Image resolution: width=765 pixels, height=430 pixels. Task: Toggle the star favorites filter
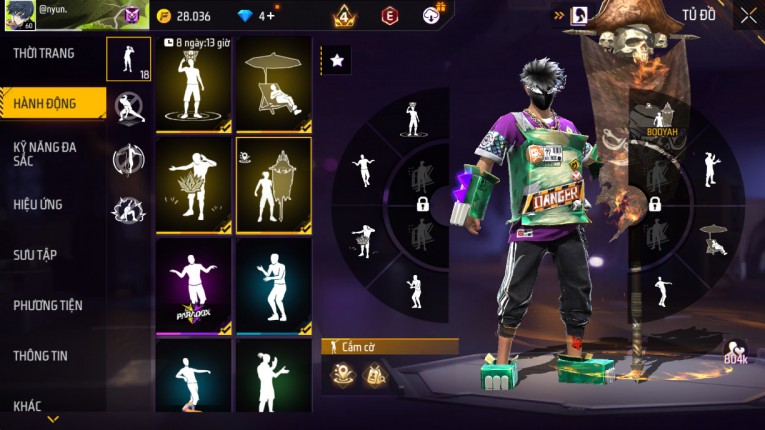click(336, 61)
